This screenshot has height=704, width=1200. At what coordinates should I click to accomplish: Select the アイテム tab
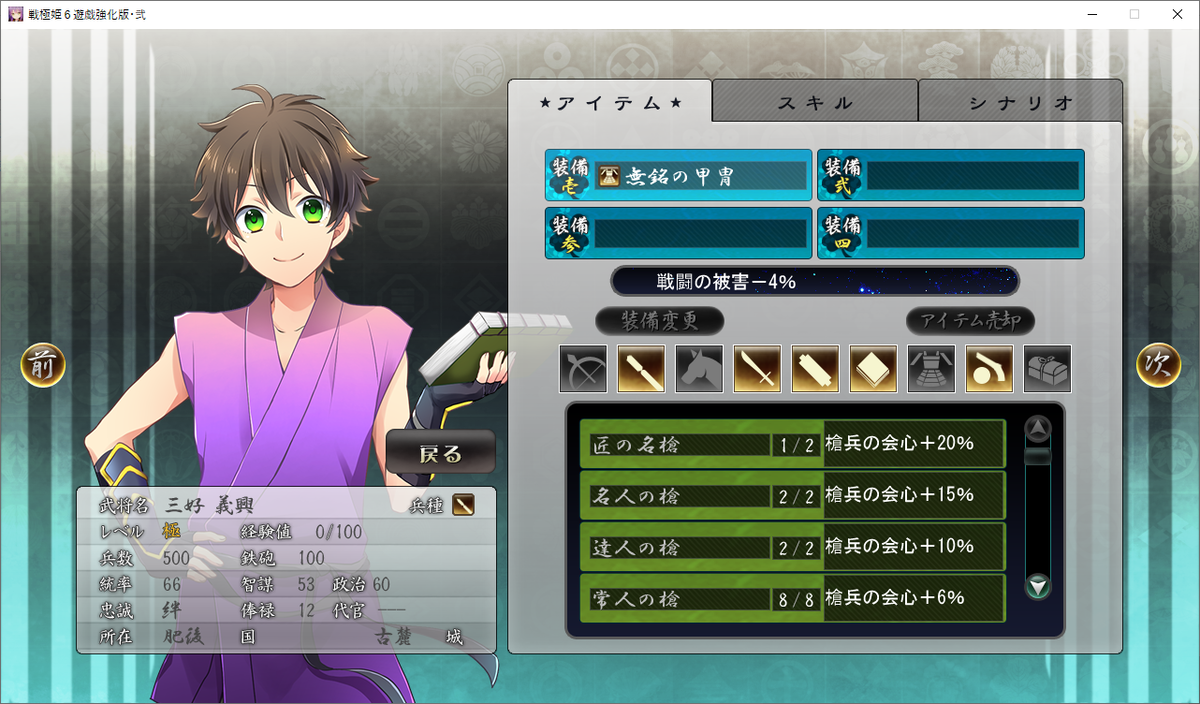click(610, 102)
